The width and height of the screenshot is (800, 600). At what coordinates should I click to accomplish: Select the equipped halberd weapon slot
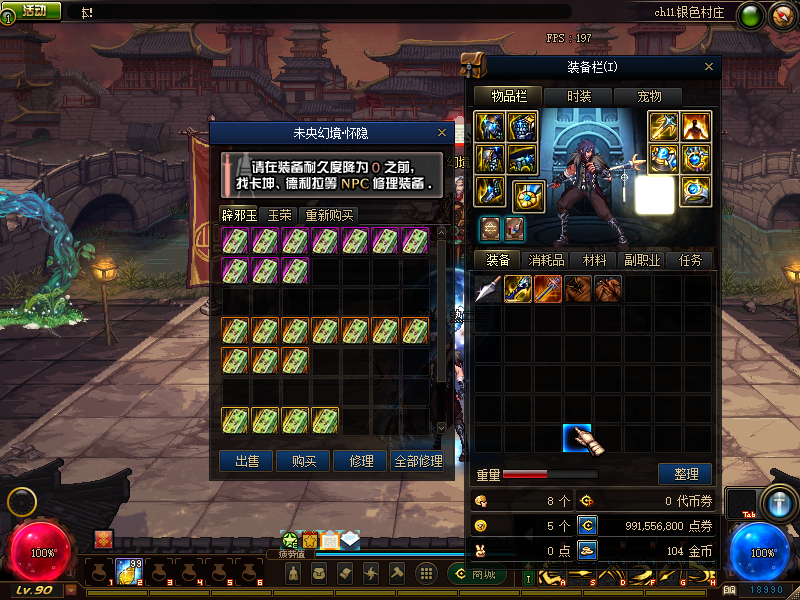point(664,127)
